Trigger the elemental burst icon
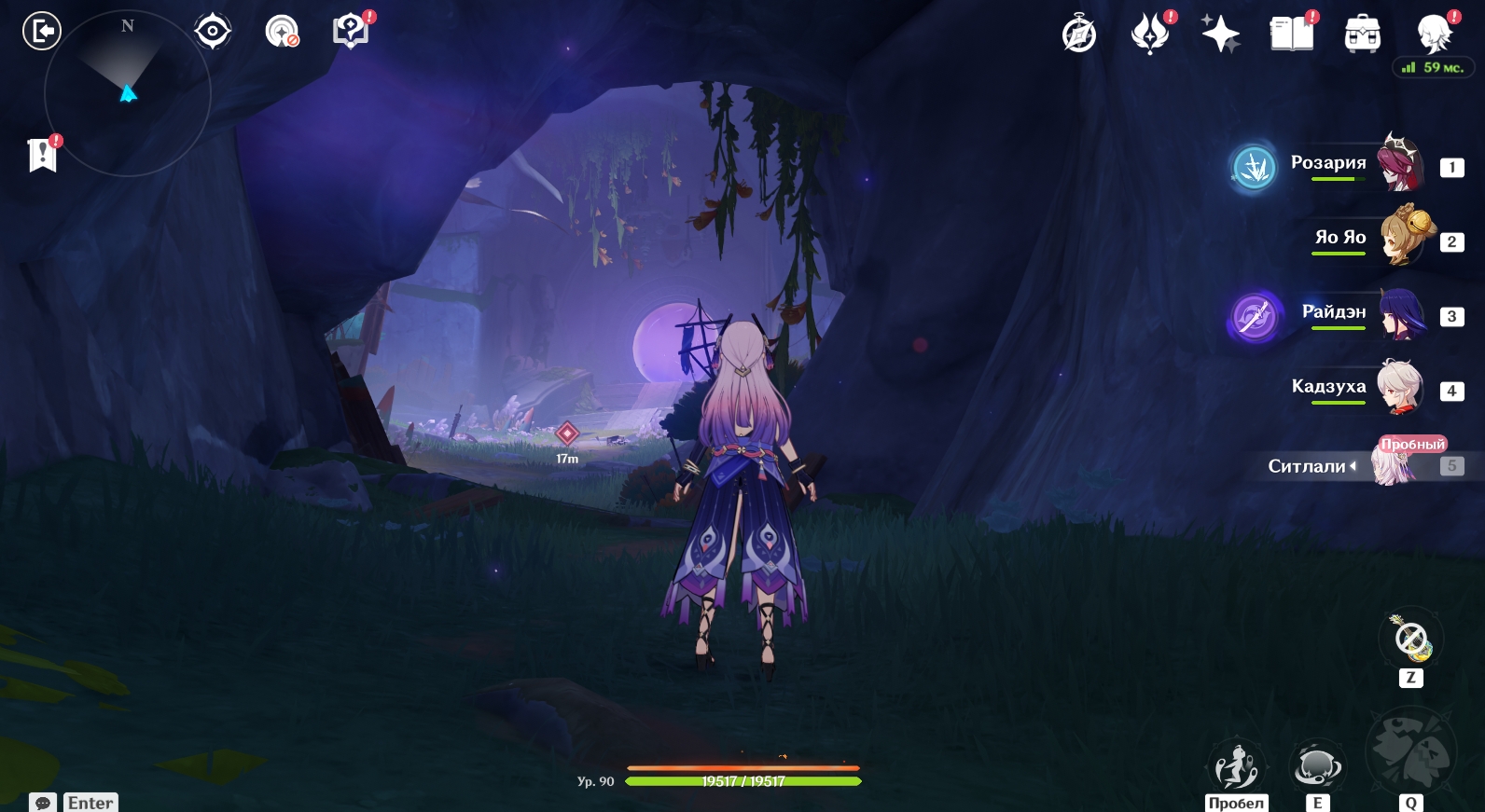Image resolution: width=1485 pixels, height=812 pixels. pyautogui.click(x=1410, y=753)
